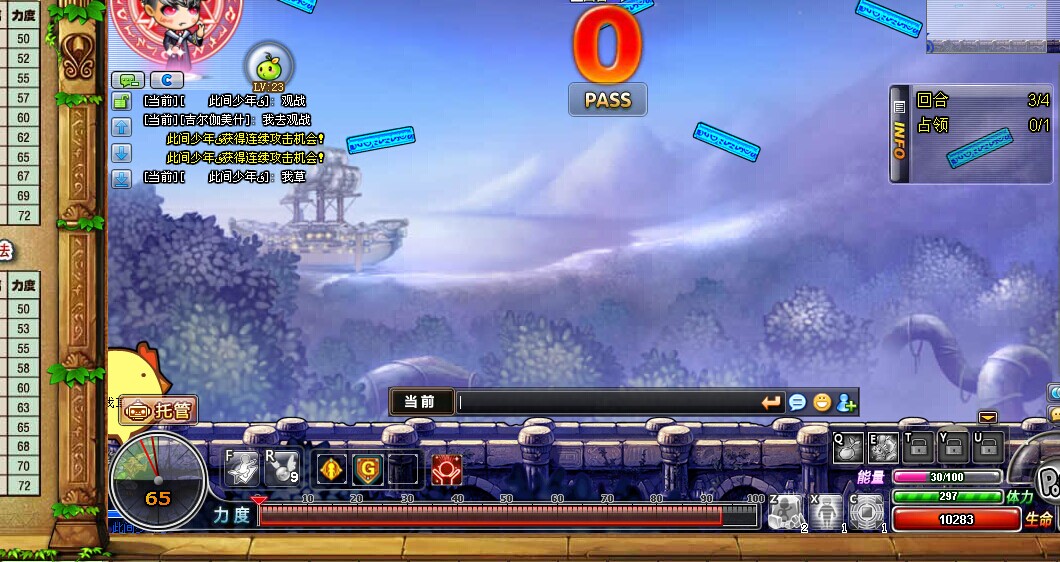This screenshot has height=562, width=1060.
Task: Toggle the 托管 auto-play button
Action: pos(159,410)
